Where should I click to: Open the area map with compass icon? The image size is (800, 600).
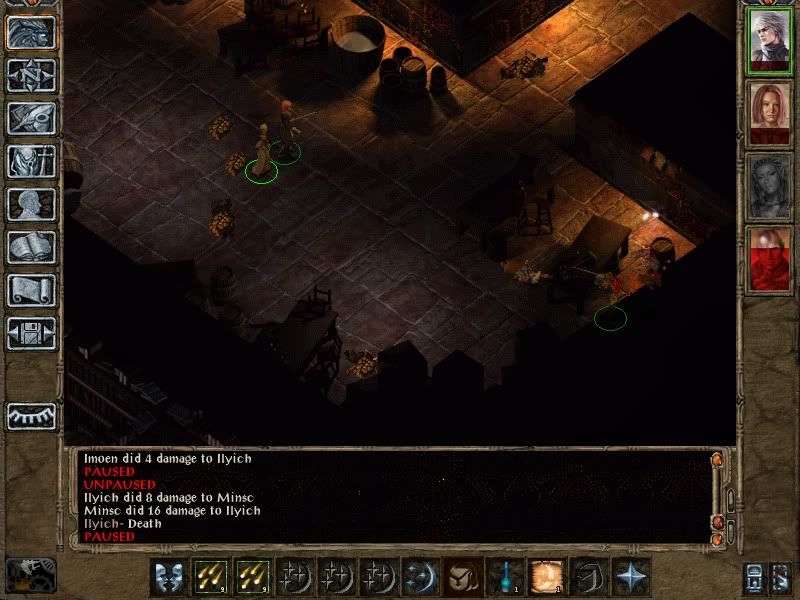pyautogui.click(x=31, y=75)
